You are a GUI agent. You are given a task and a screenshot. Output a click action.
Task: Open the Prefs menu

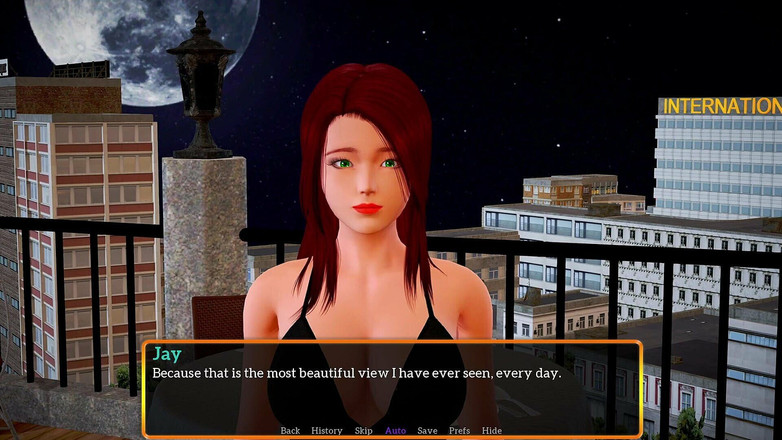459,431
